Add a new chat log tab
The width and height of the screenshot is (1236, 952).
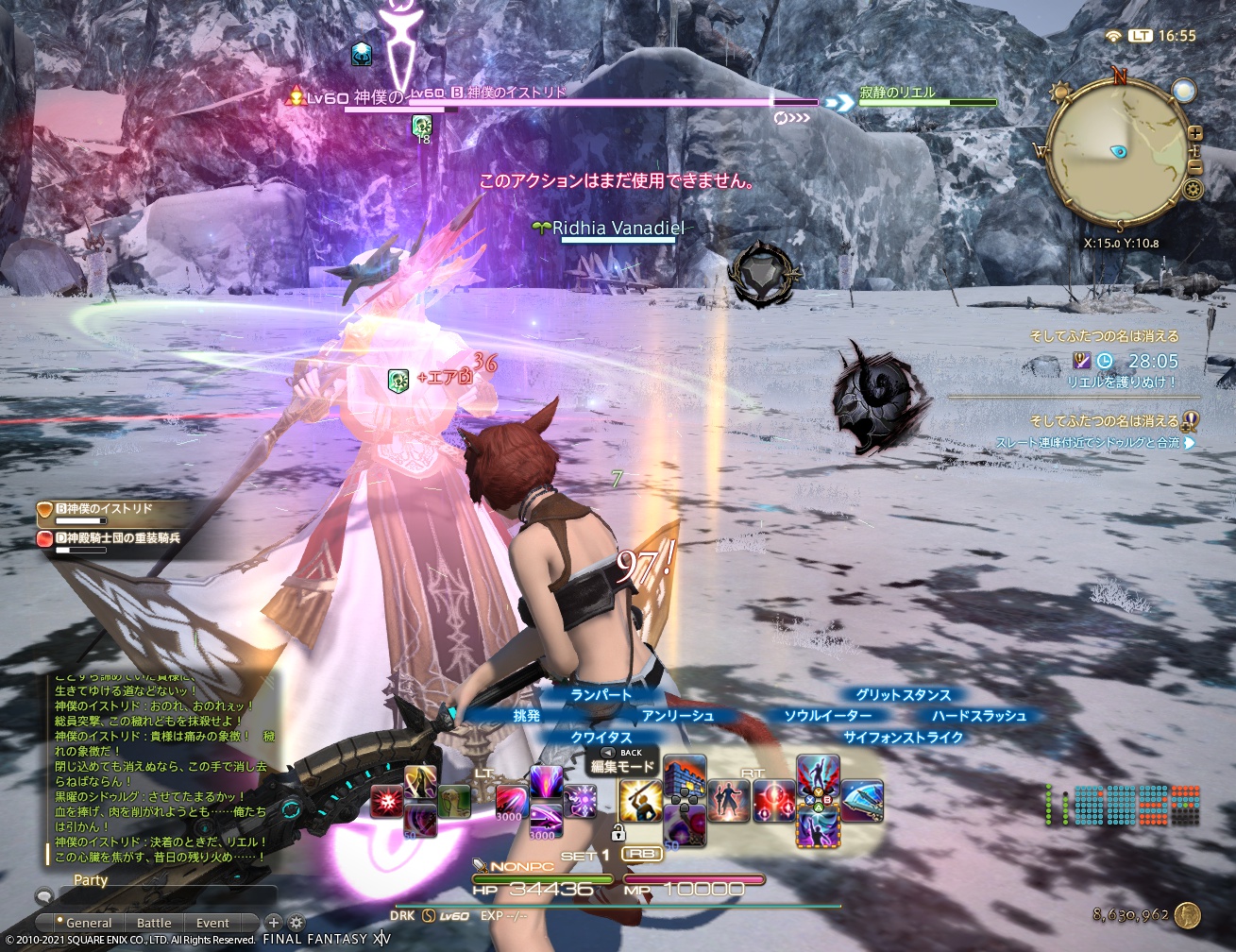click(x=274, y=923)
